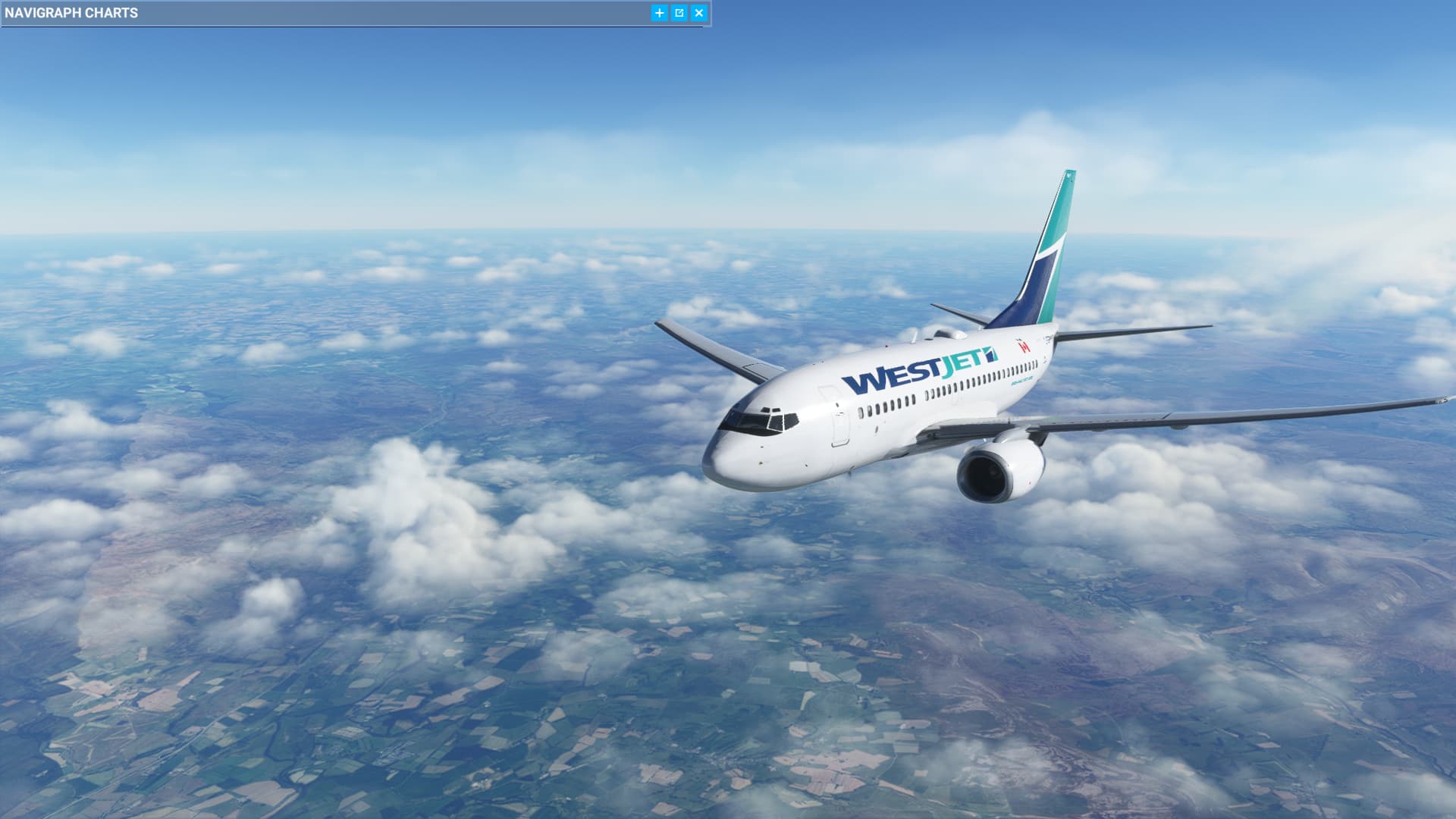1456x819 pixels.
Task: Close the Navigraph Charts panel
Action: point(699,13)
